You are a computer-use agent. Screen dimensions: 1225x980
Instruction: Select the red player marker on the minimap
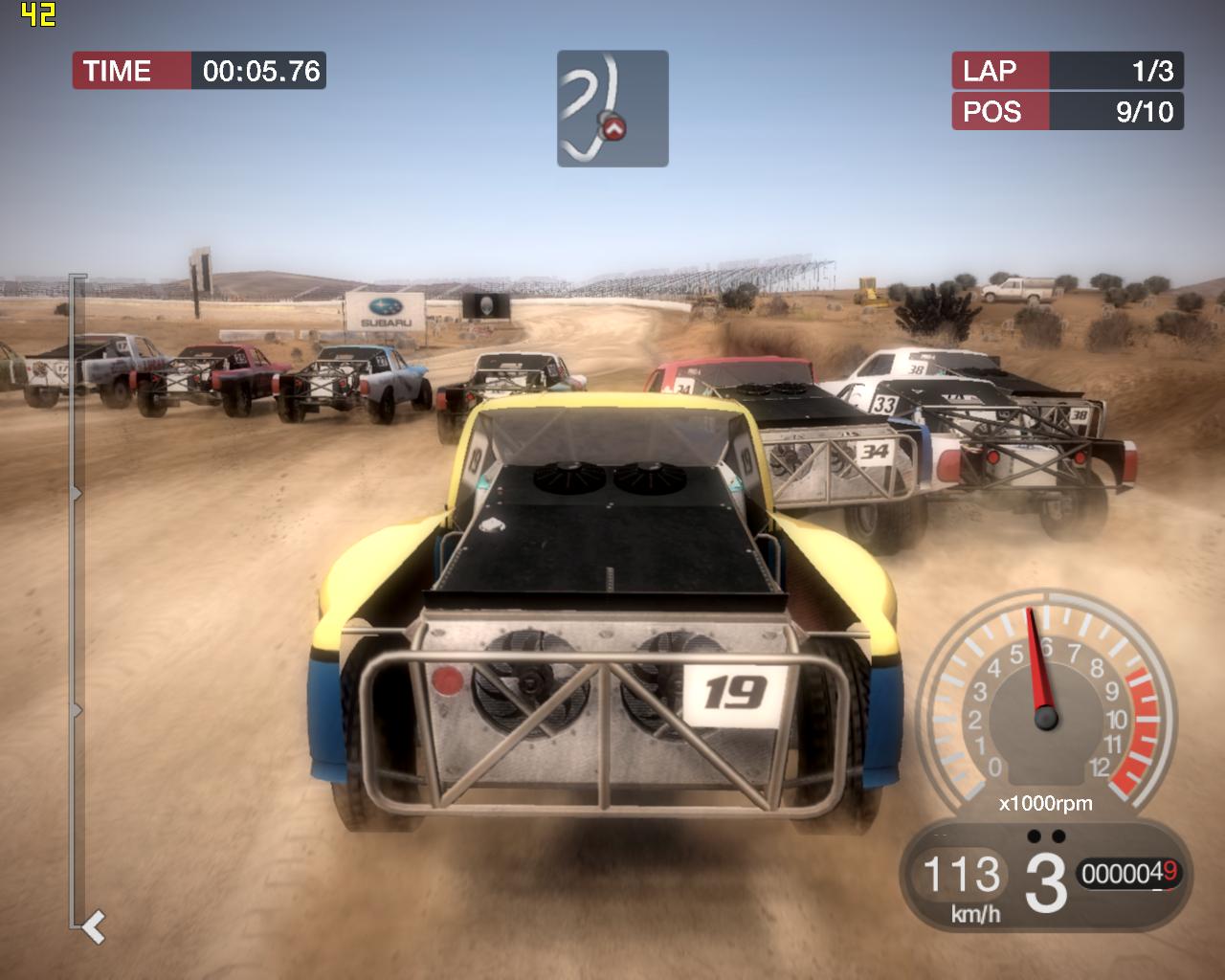click(614, 127)
